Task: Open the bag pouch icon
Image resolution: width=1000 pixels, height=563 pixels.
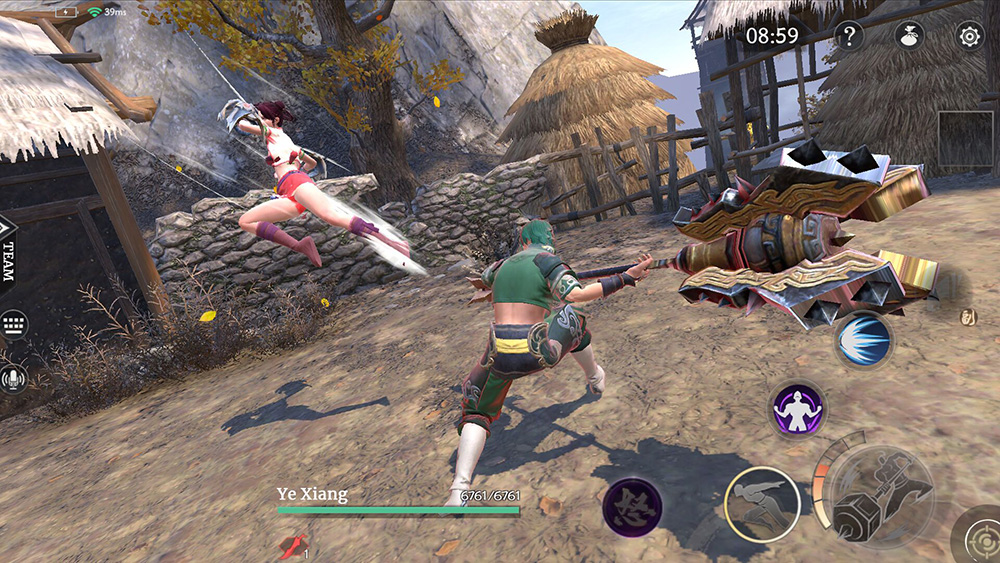Action: click(908, 36)
